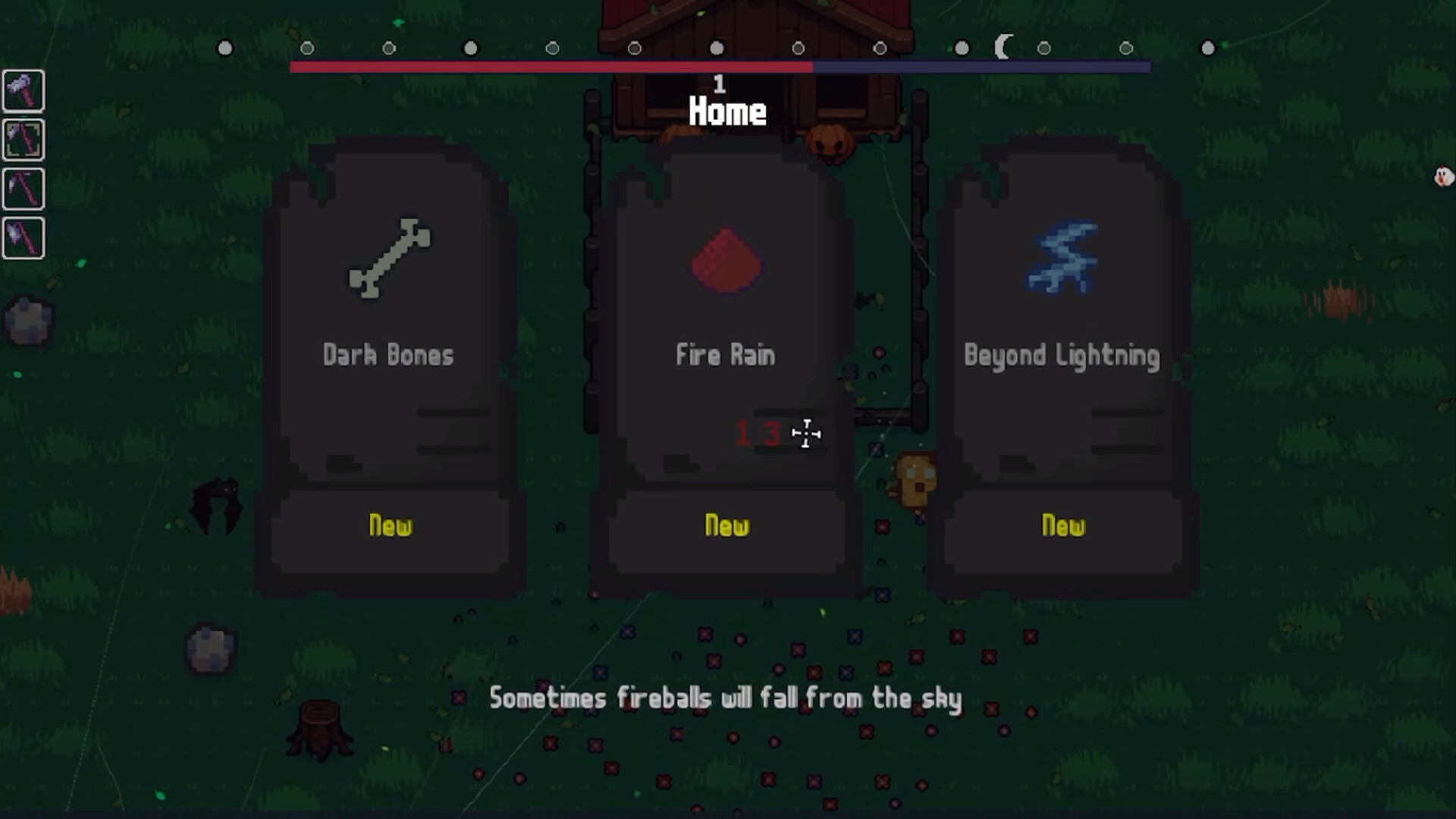Screen dimensions: 1456x819
Task: Select the hammer weapon icon in the sidebar
Action: click(x=23, y=91)
